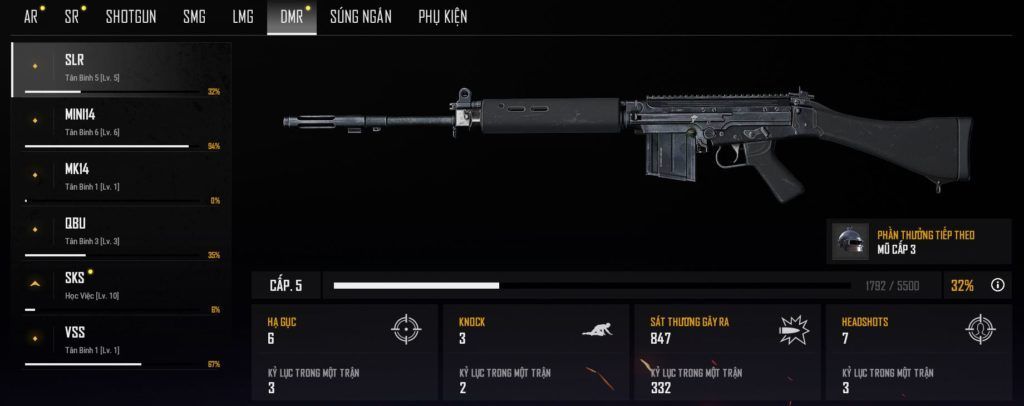Click the DMR tab

point(289,16)
